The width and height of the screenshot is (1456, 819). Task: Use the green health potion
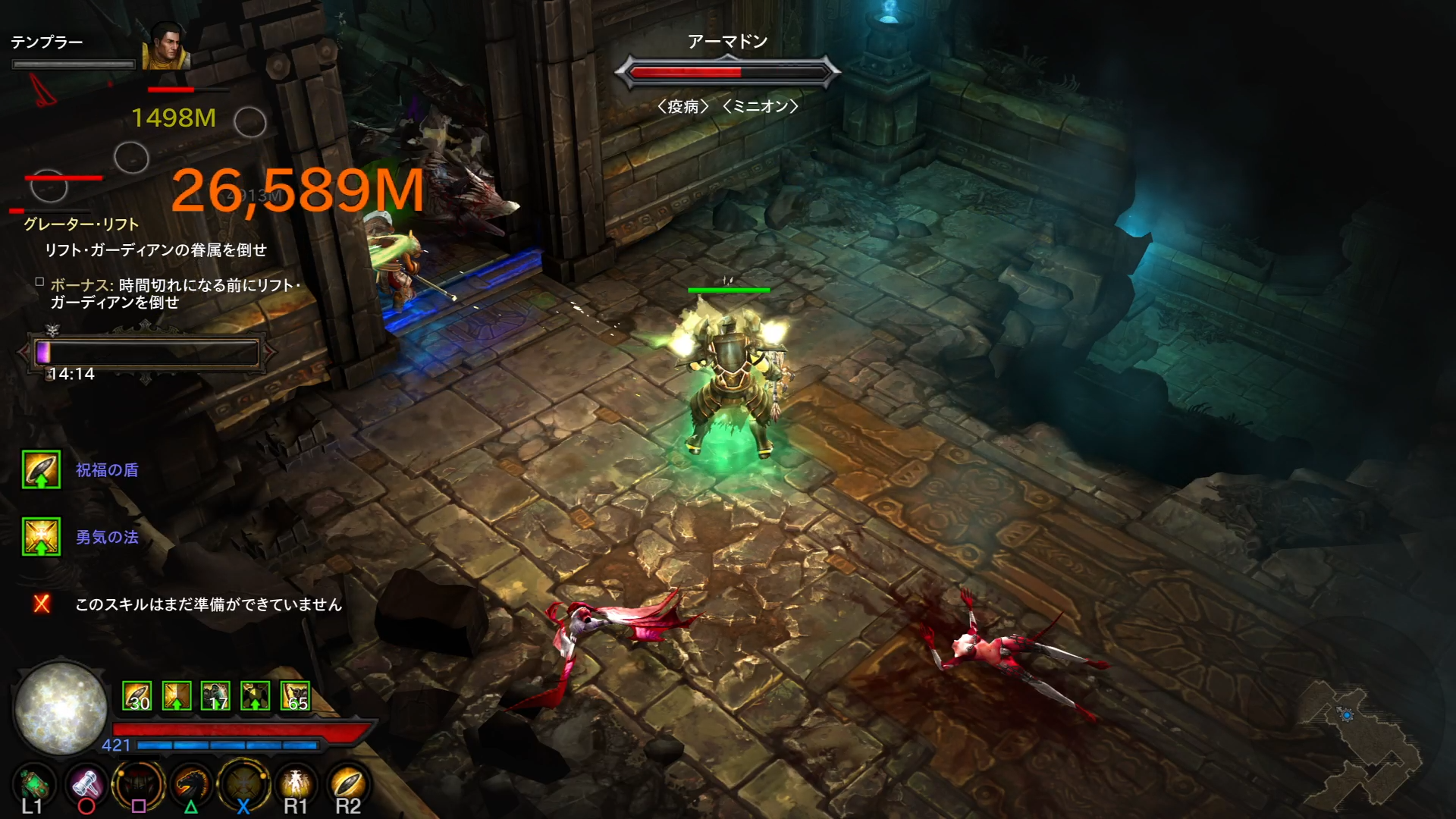coord(32,785)
